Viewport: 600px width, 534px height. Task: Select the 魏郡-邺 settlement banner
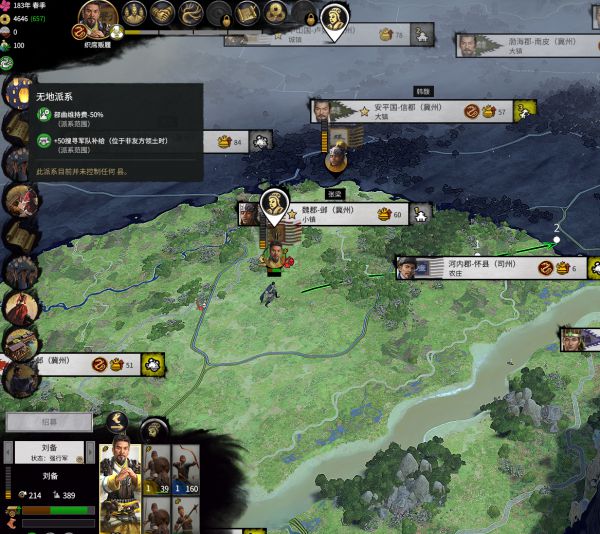[x=340, y=213]
